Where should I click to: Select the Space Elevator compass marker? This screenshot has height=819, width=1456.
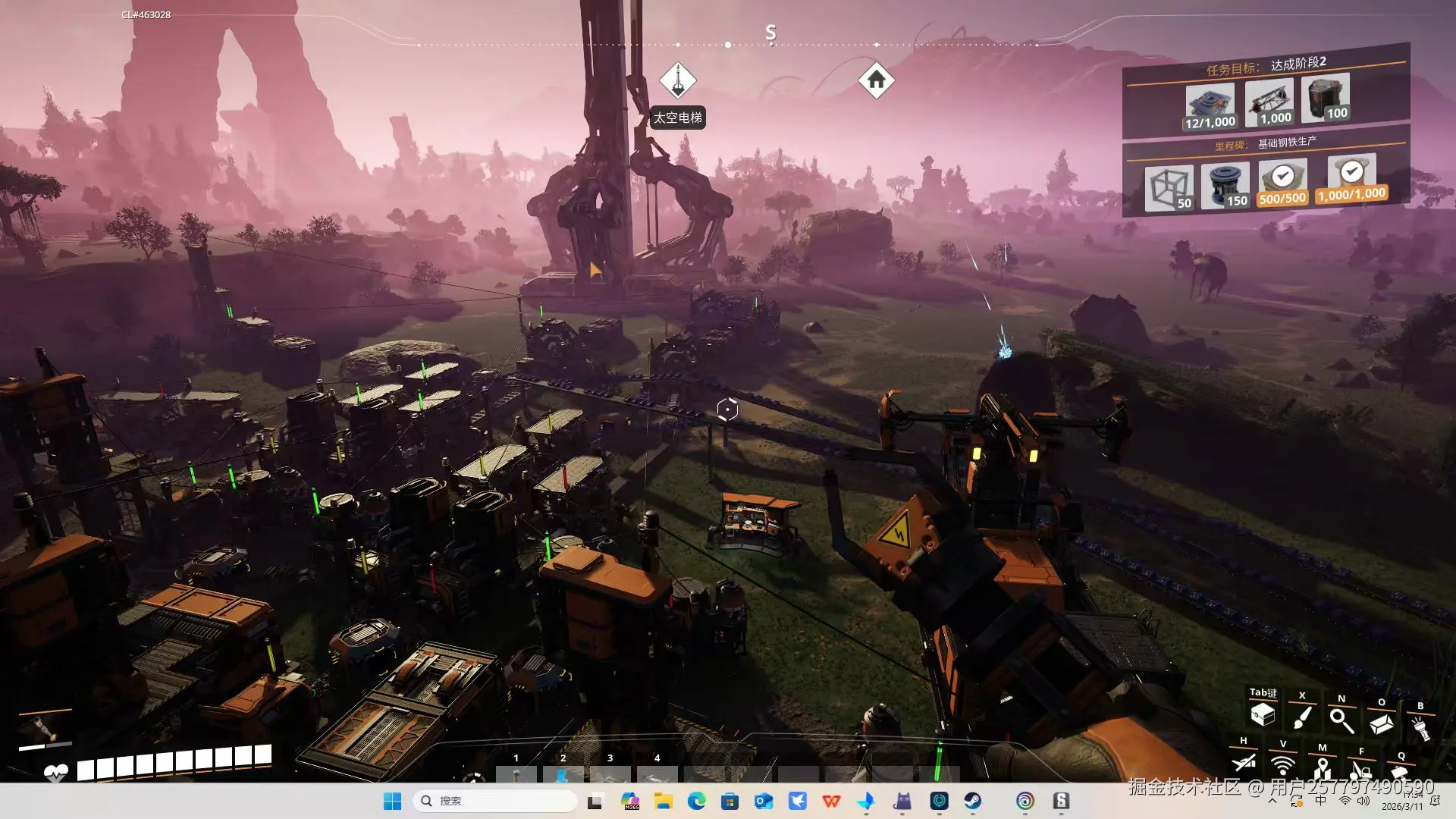(677, 80)
